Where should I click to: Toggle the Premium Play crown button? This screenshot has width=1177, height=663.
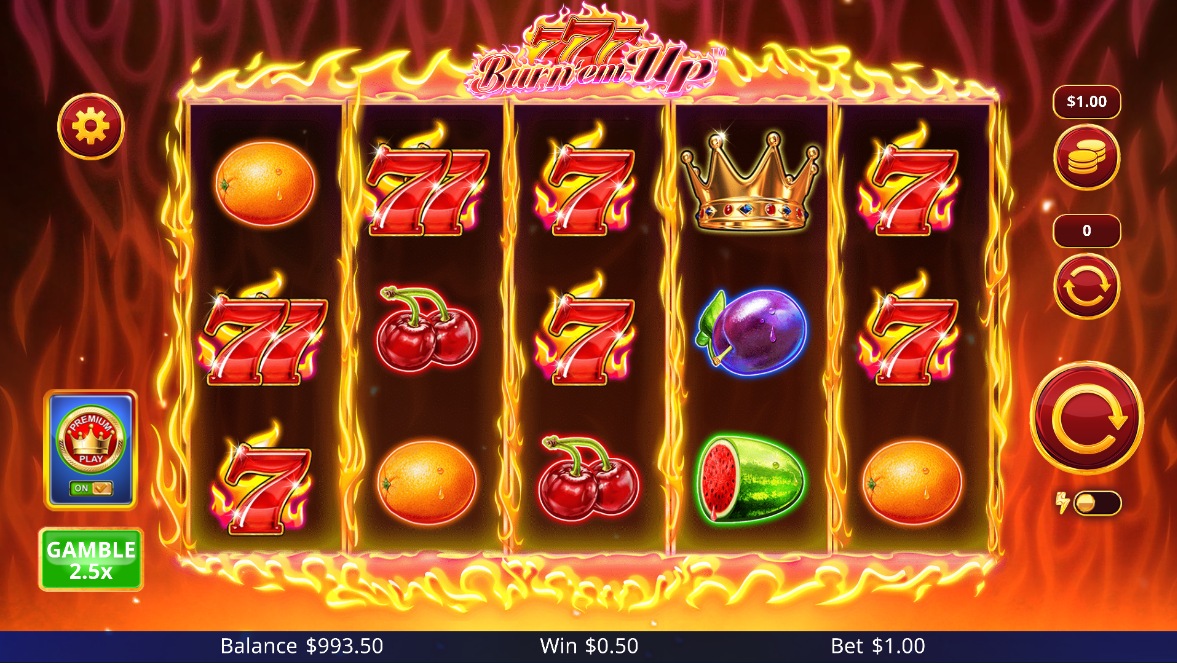(x=90, y=449)
